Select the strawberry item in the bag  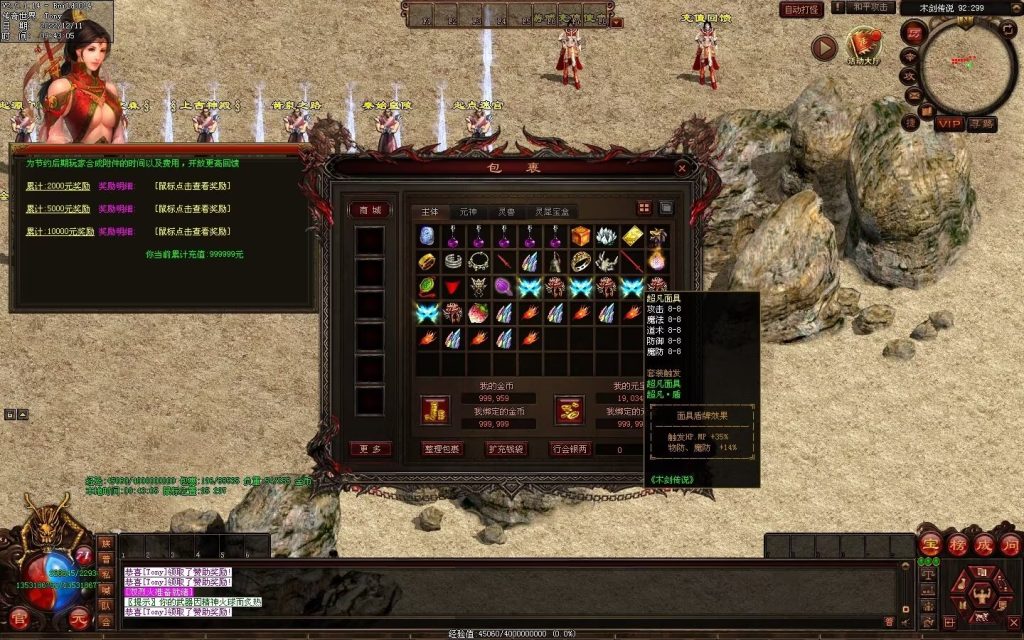click(x=479, y=313)
